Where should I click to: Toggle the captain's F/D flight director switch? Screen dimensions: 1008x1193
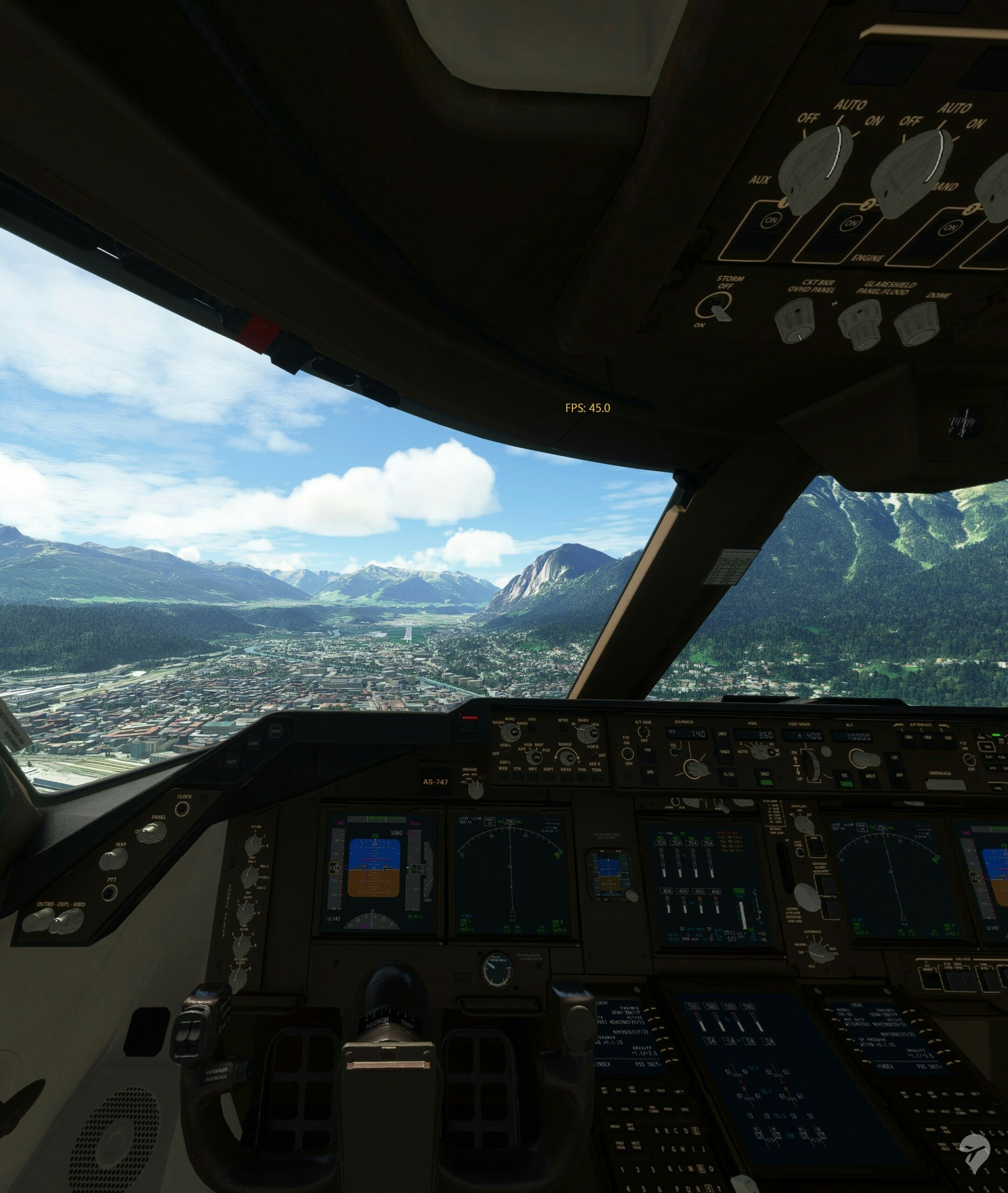[x=627, y=754]
